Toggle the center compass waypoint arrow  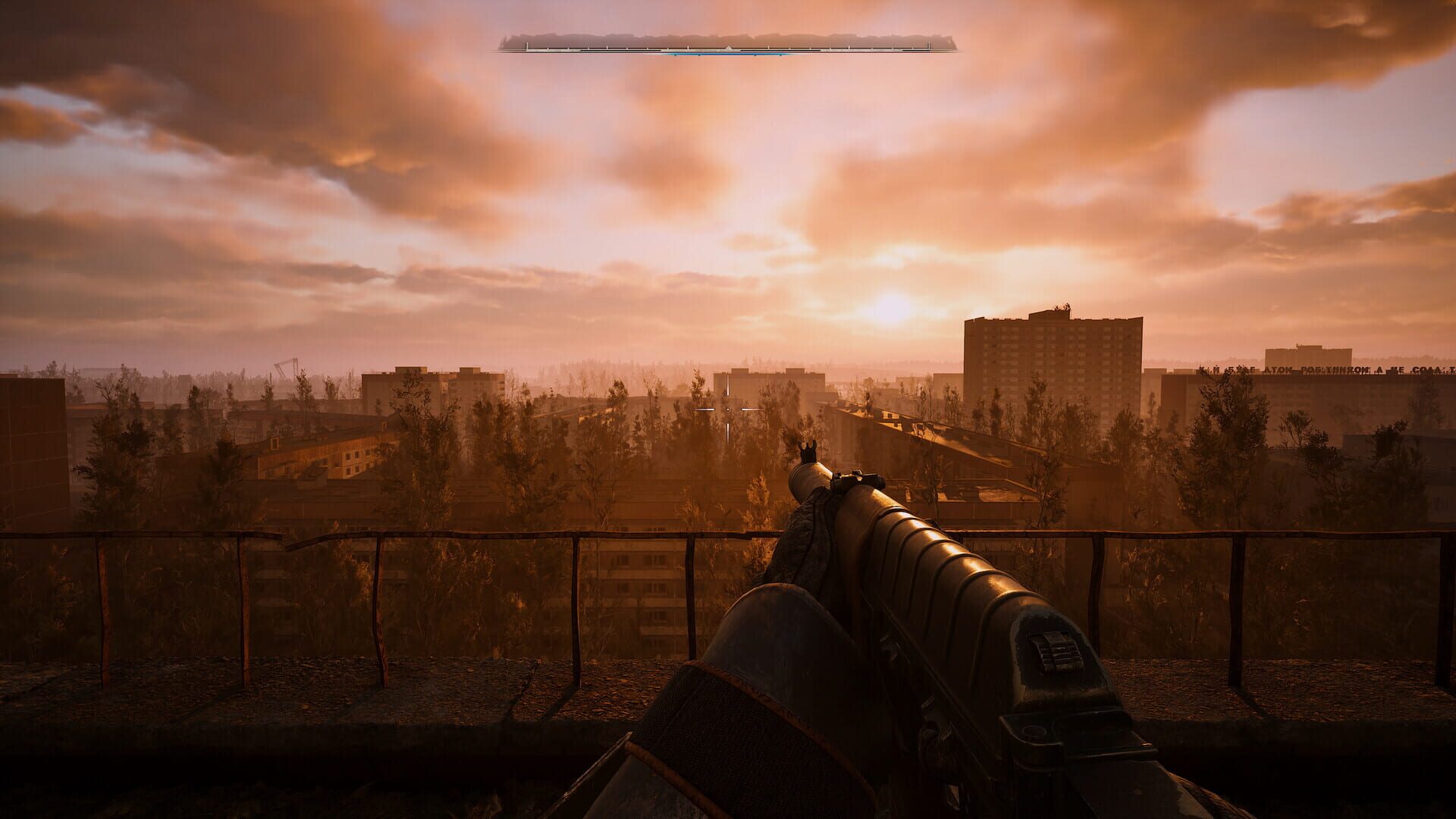[729, 47]
